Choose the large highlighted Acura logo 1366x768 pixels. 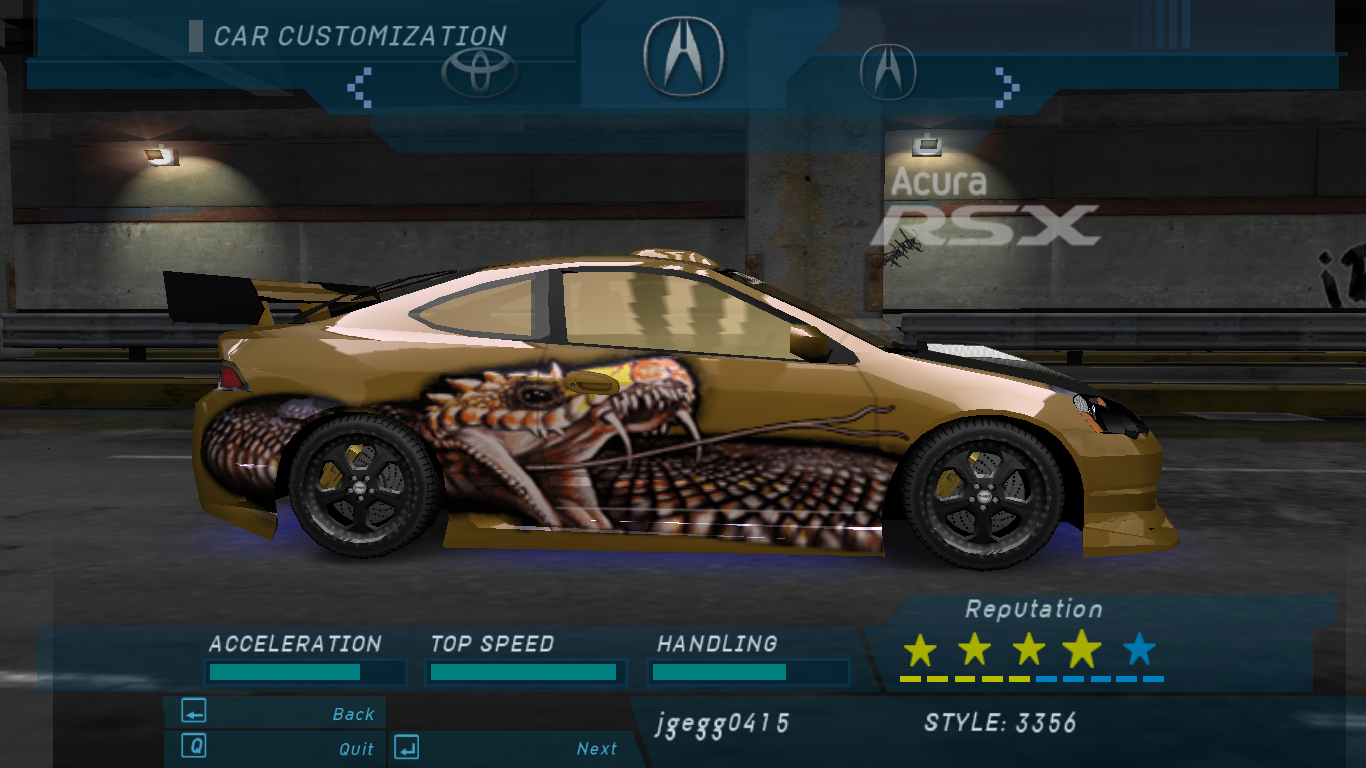point(683,57)
